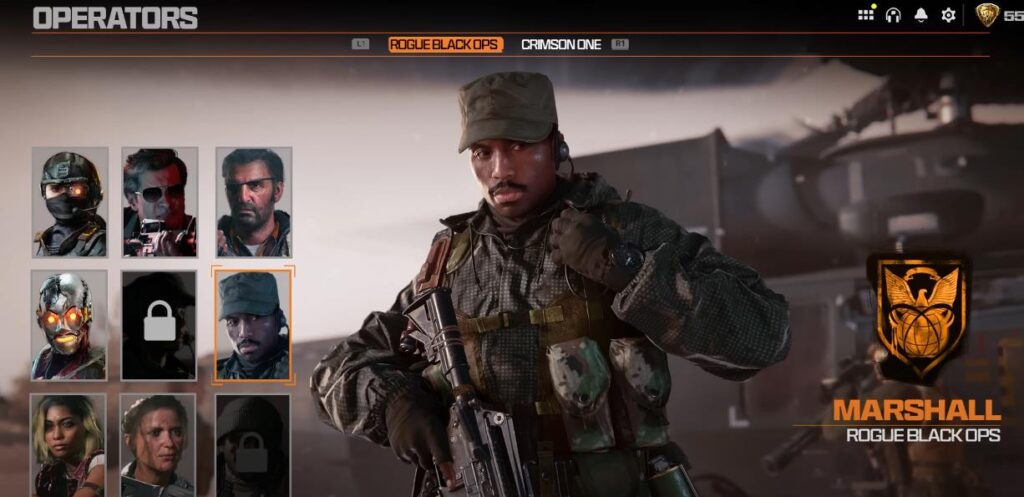
Task: Open the player profile rank emblem
Action: [x=986, y=15]
